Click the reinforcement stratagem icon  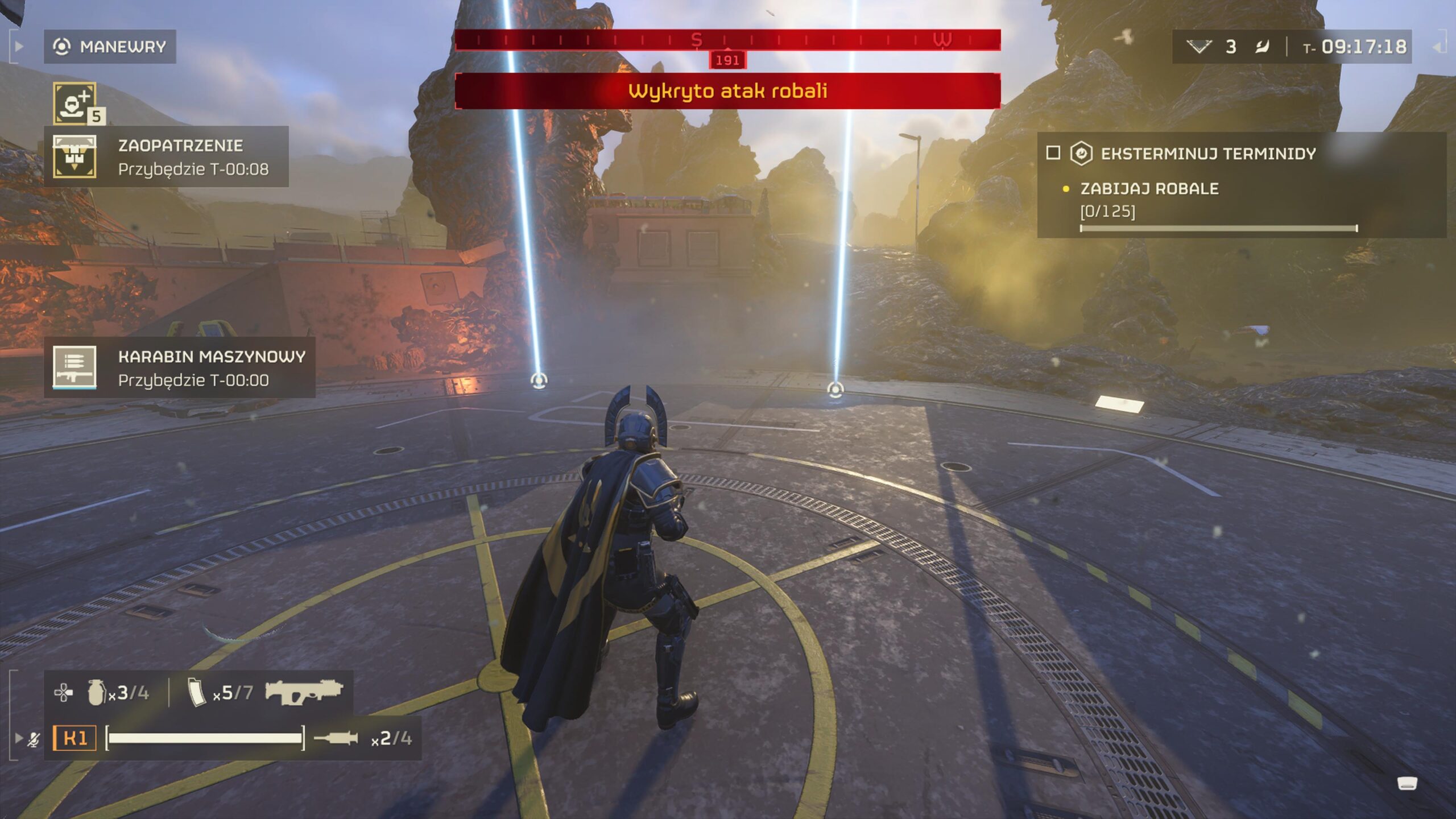75,103
